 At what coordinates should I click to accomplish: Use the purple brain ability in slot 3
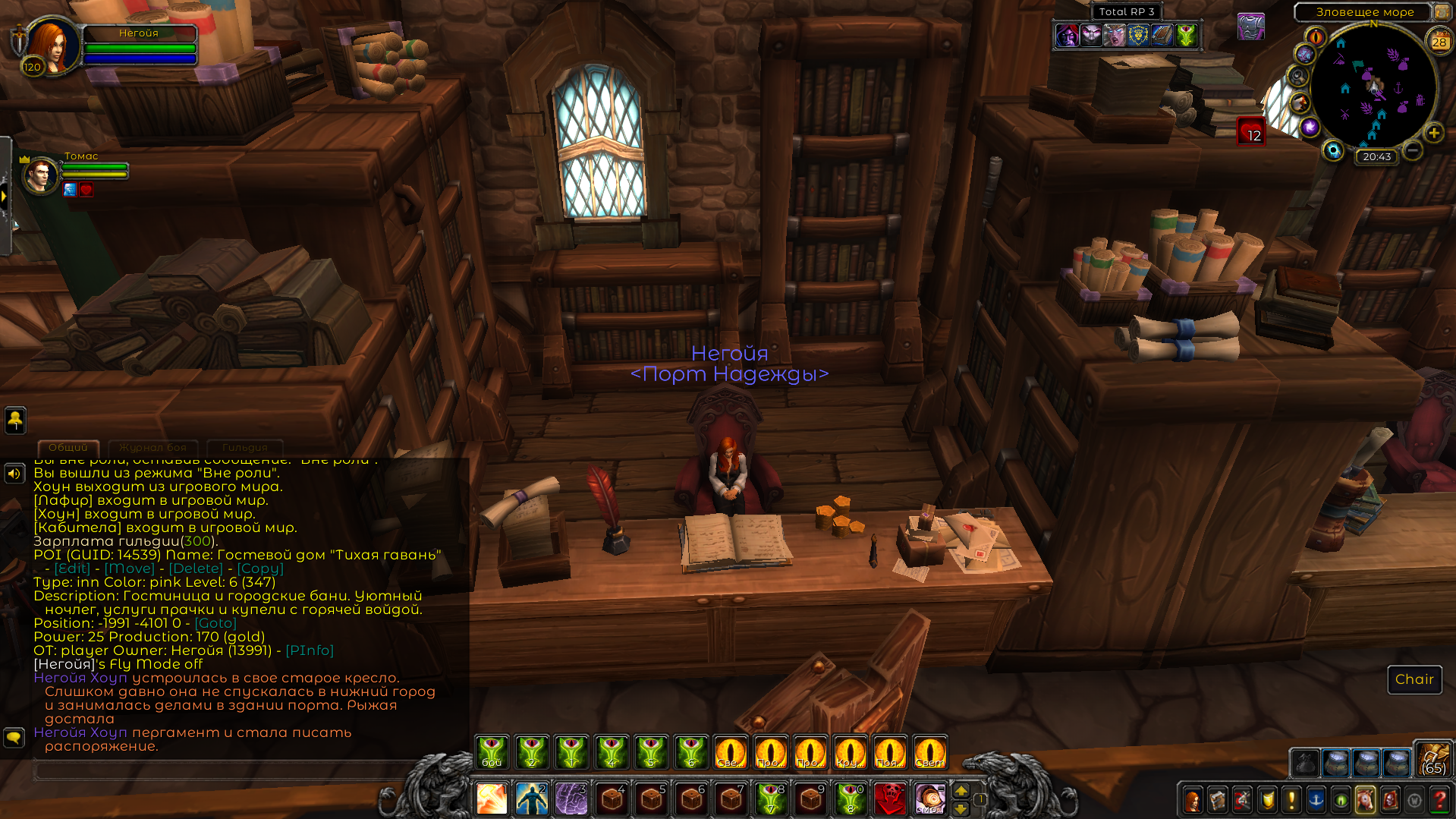coord(571,799)
